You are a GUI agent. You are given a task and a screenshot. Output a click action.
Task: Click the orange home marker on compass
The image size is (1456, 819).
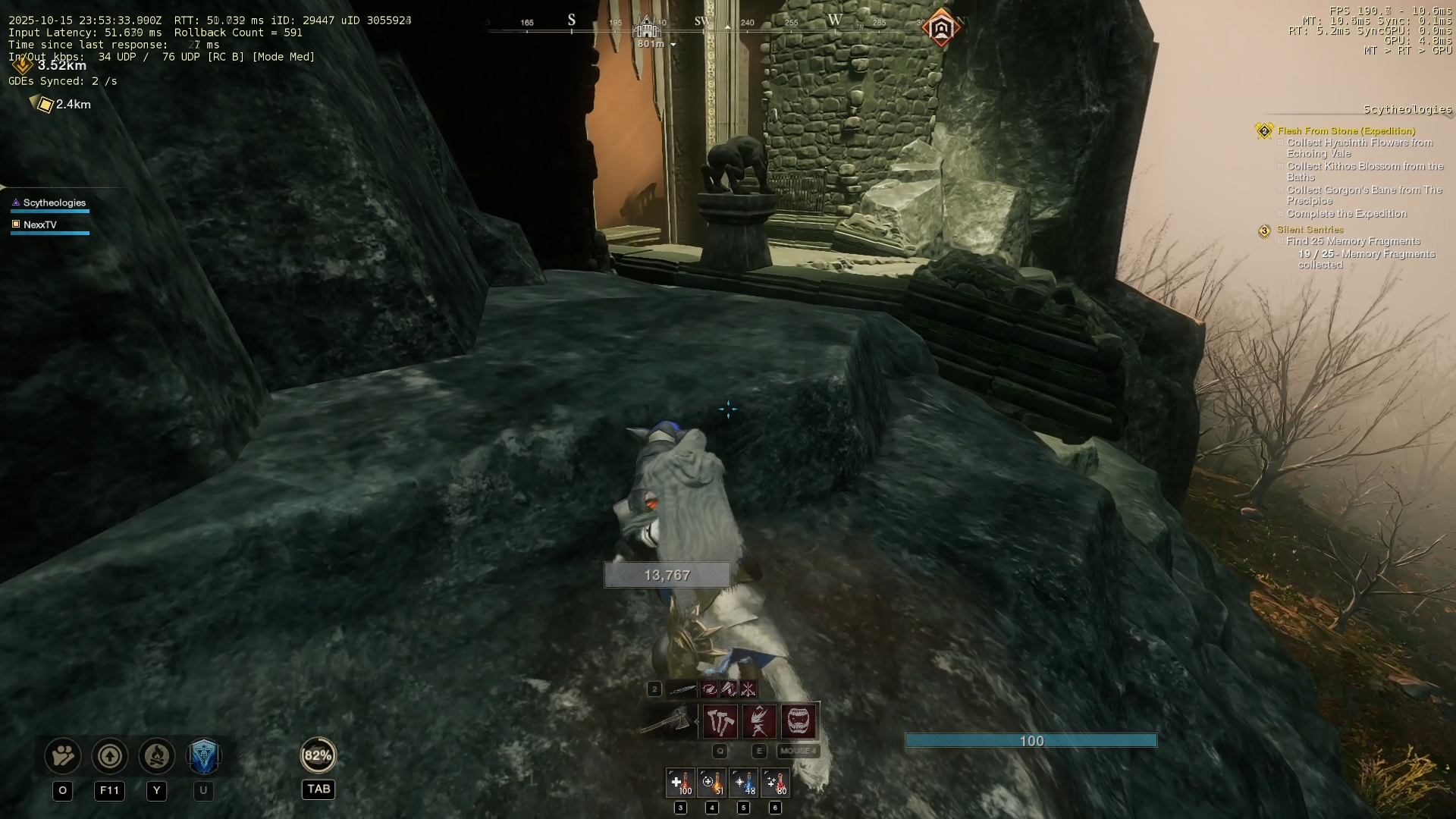941,29
